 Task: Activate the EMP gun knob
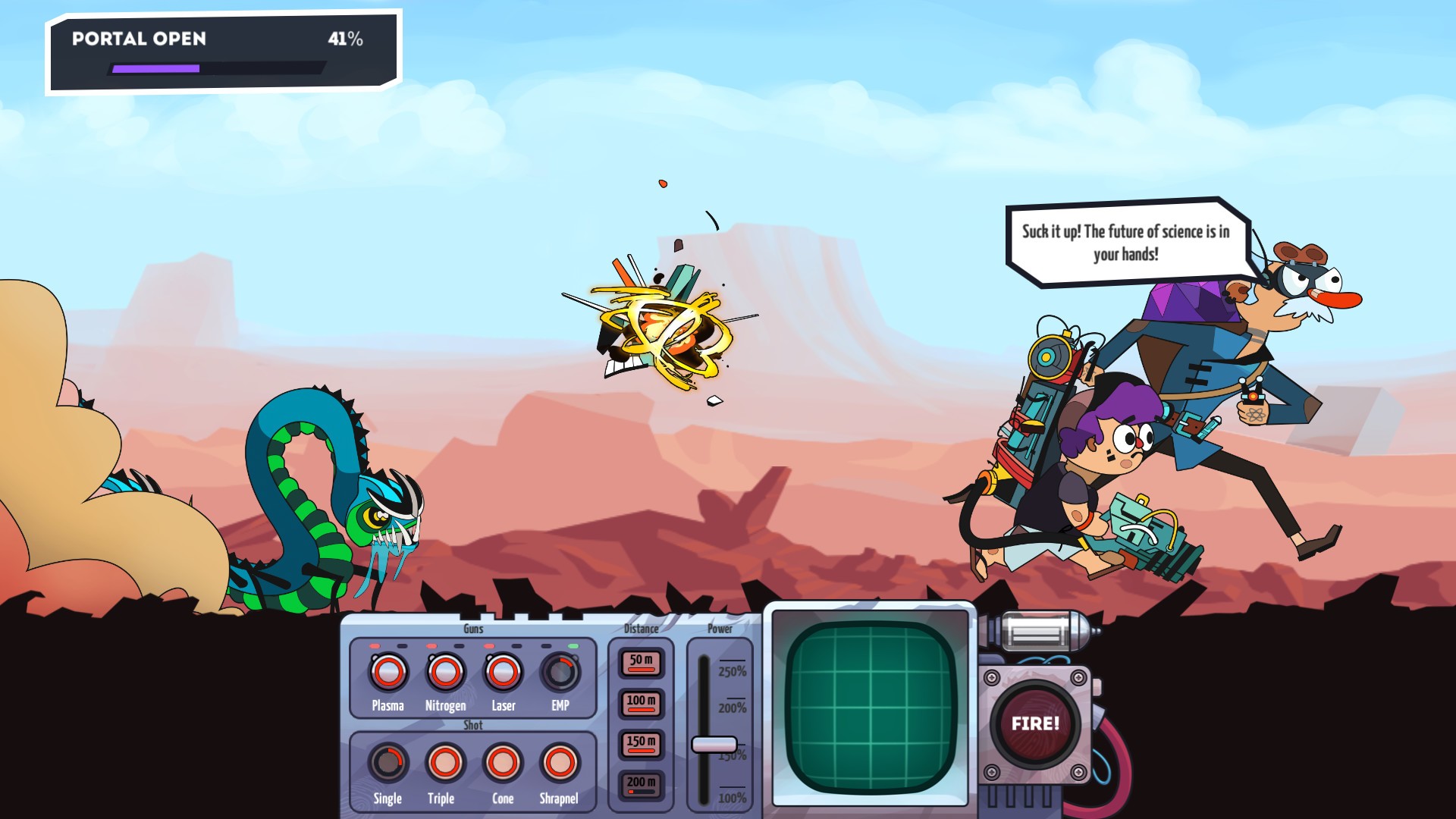561,672
